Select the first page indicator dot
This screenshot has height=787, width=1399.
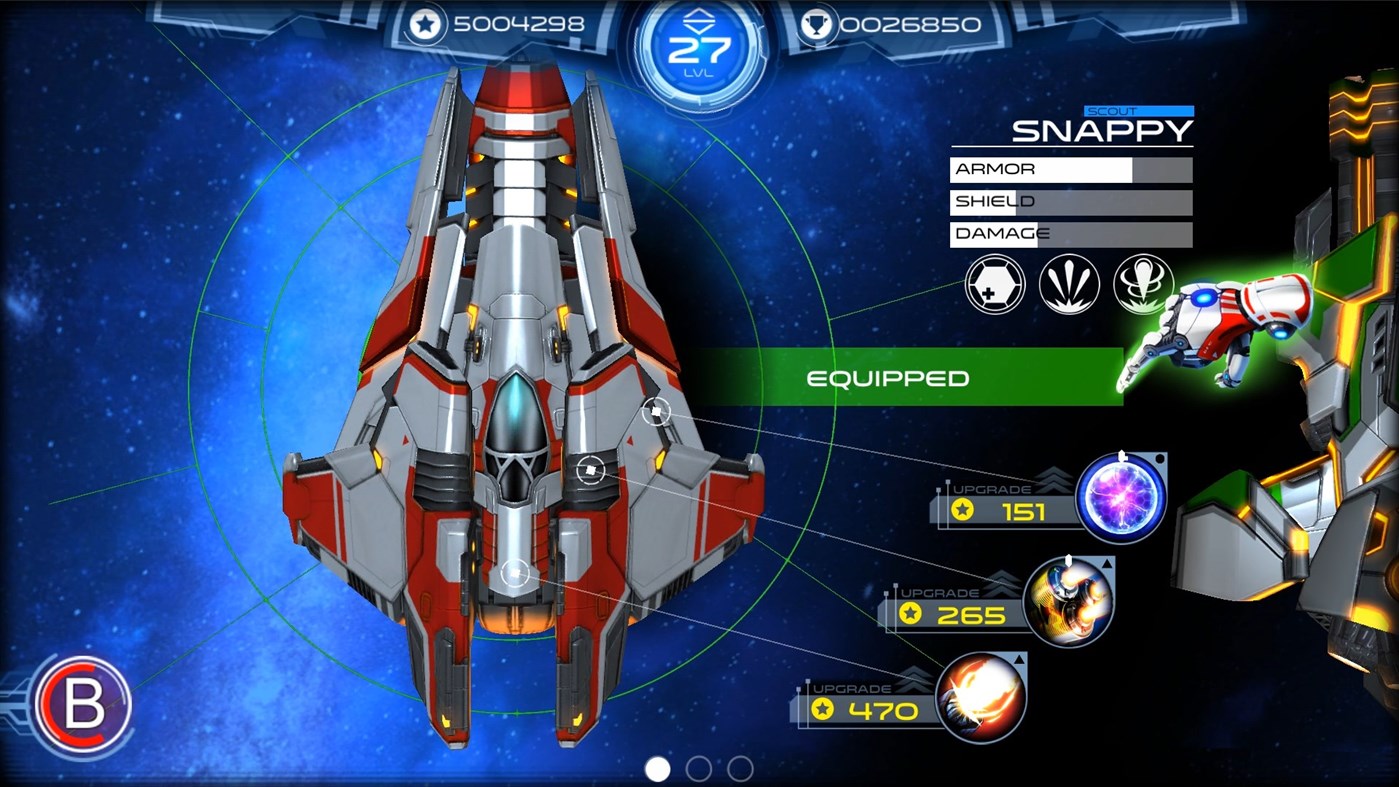point(656,771)
